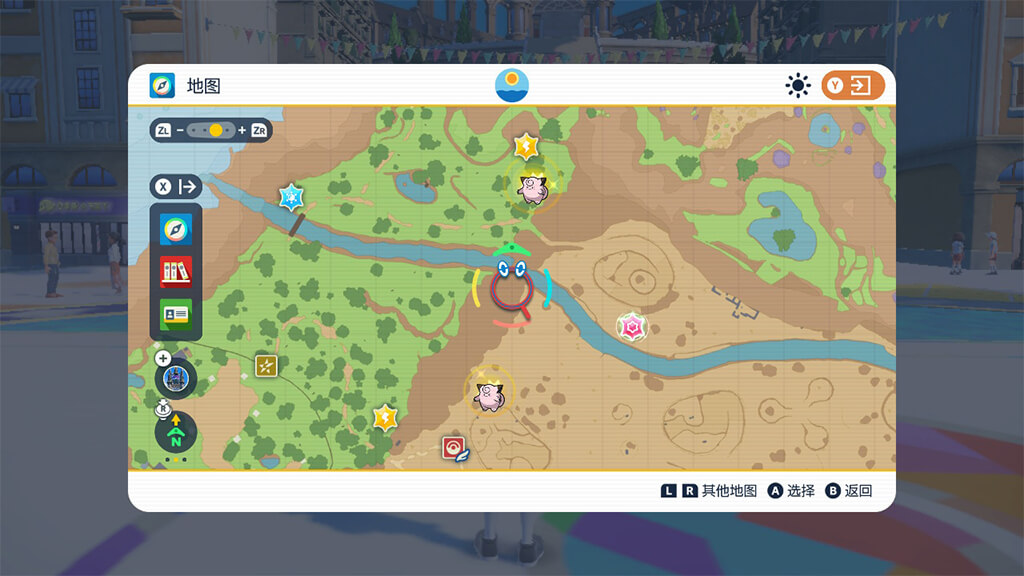Open the green profile card app
The image size is (1024, 576).
pyautogui.click(x=176, y=314)
